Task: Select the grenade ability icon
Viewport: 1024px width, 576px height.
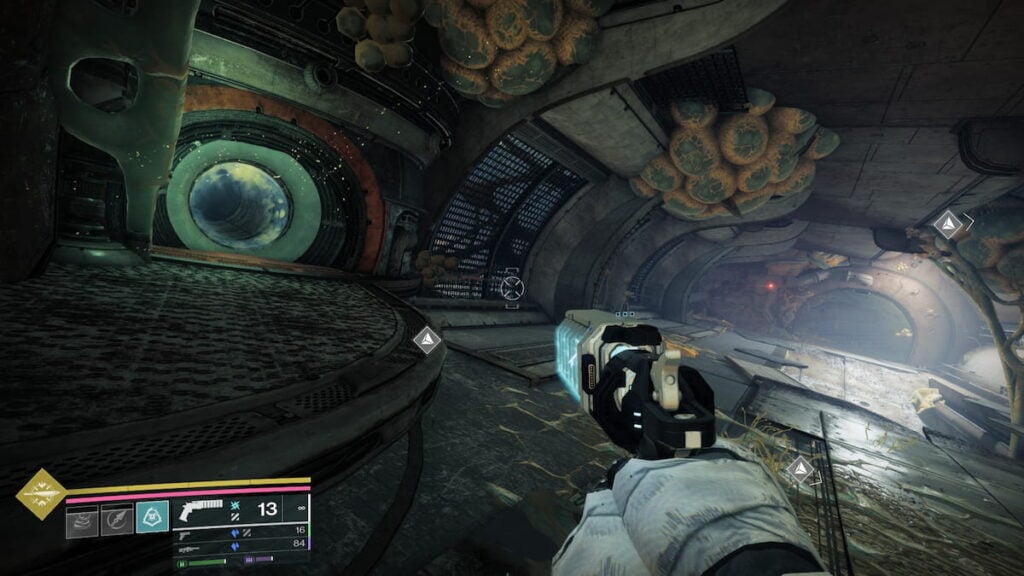Action: tap(82, 521)
